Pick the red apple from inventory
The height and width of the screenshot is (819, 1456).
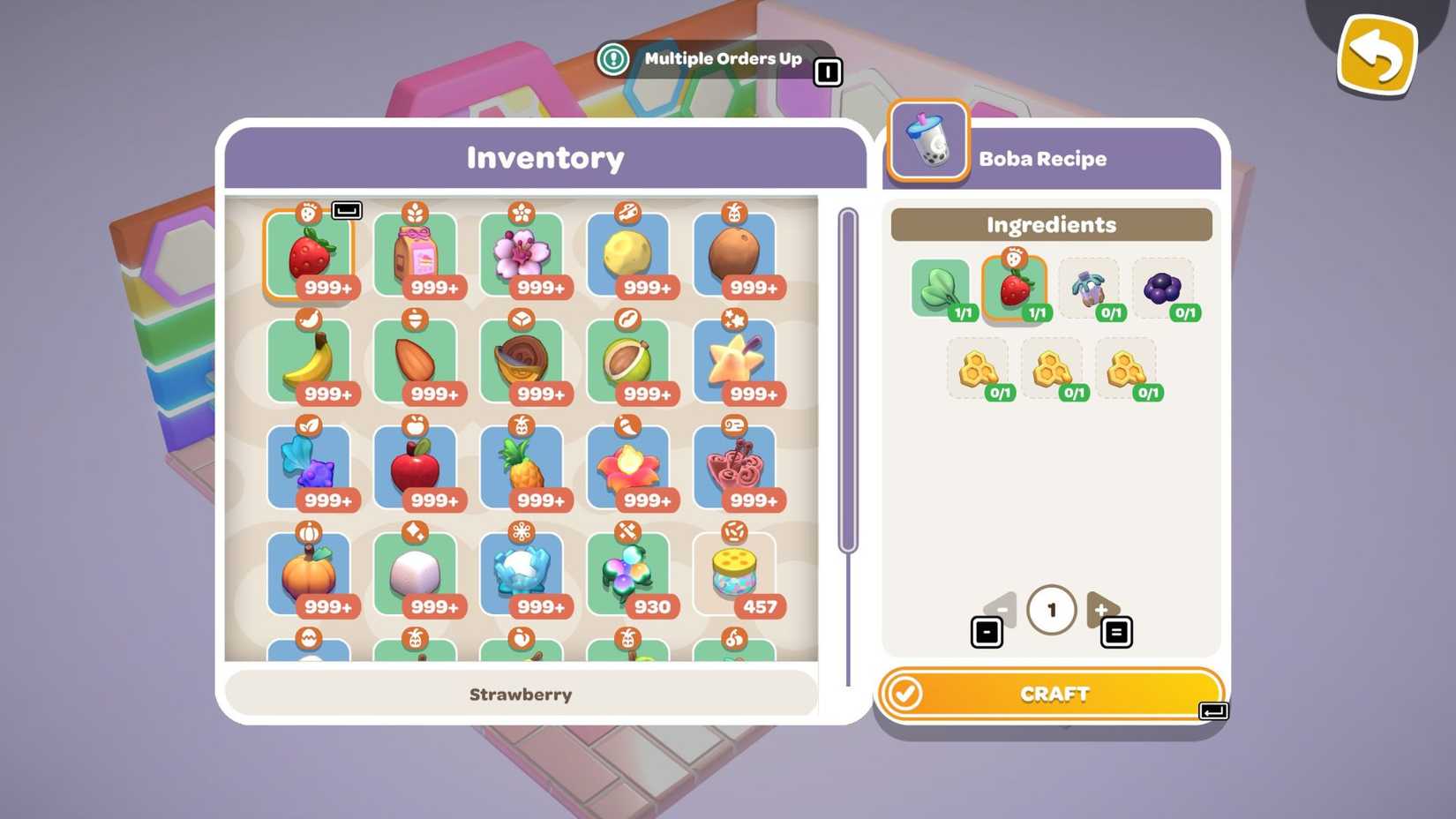point(416,466)
